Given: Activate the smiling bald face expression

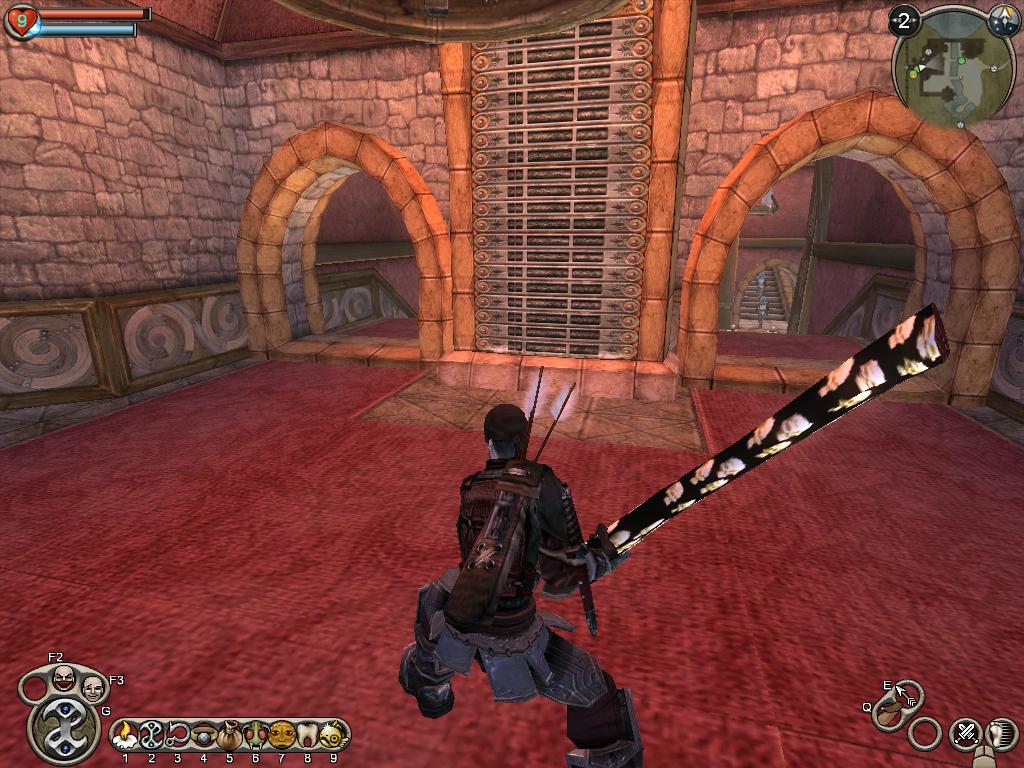Looking at the screenshot, I should coord(93,688).
